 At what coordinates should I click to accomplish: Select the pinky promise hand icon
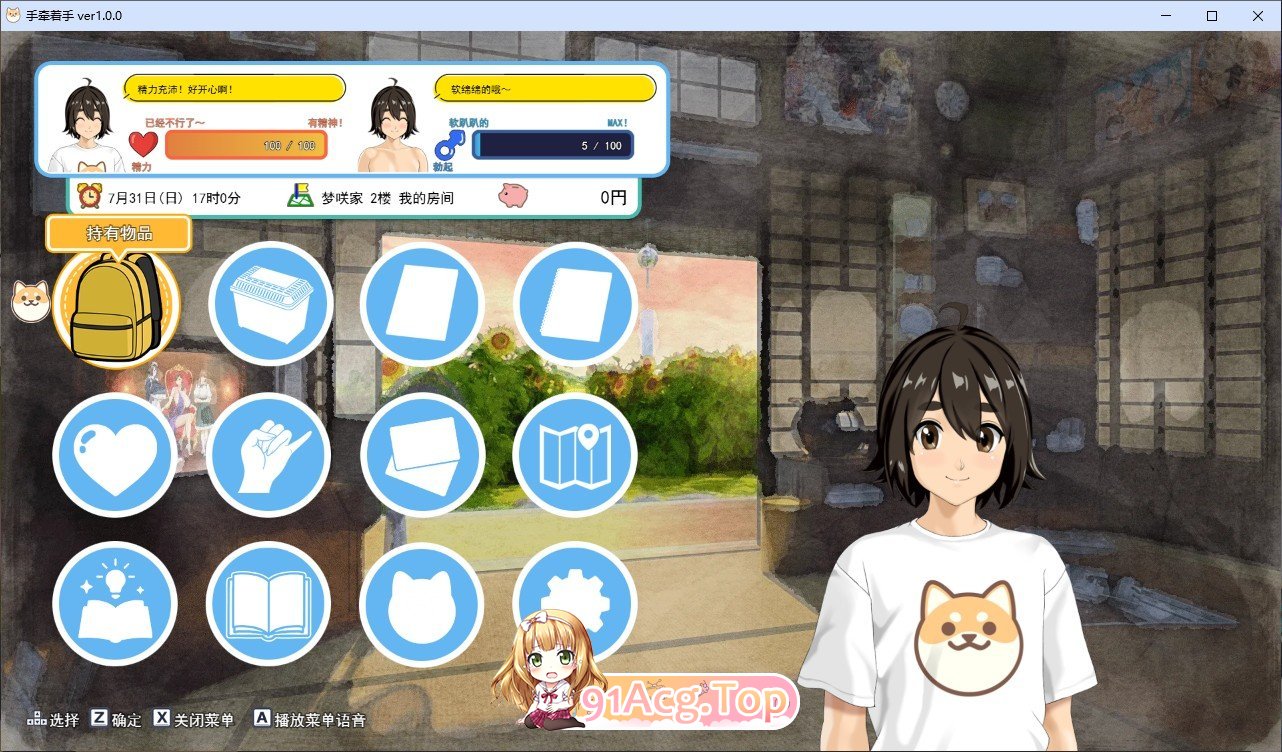270,455
